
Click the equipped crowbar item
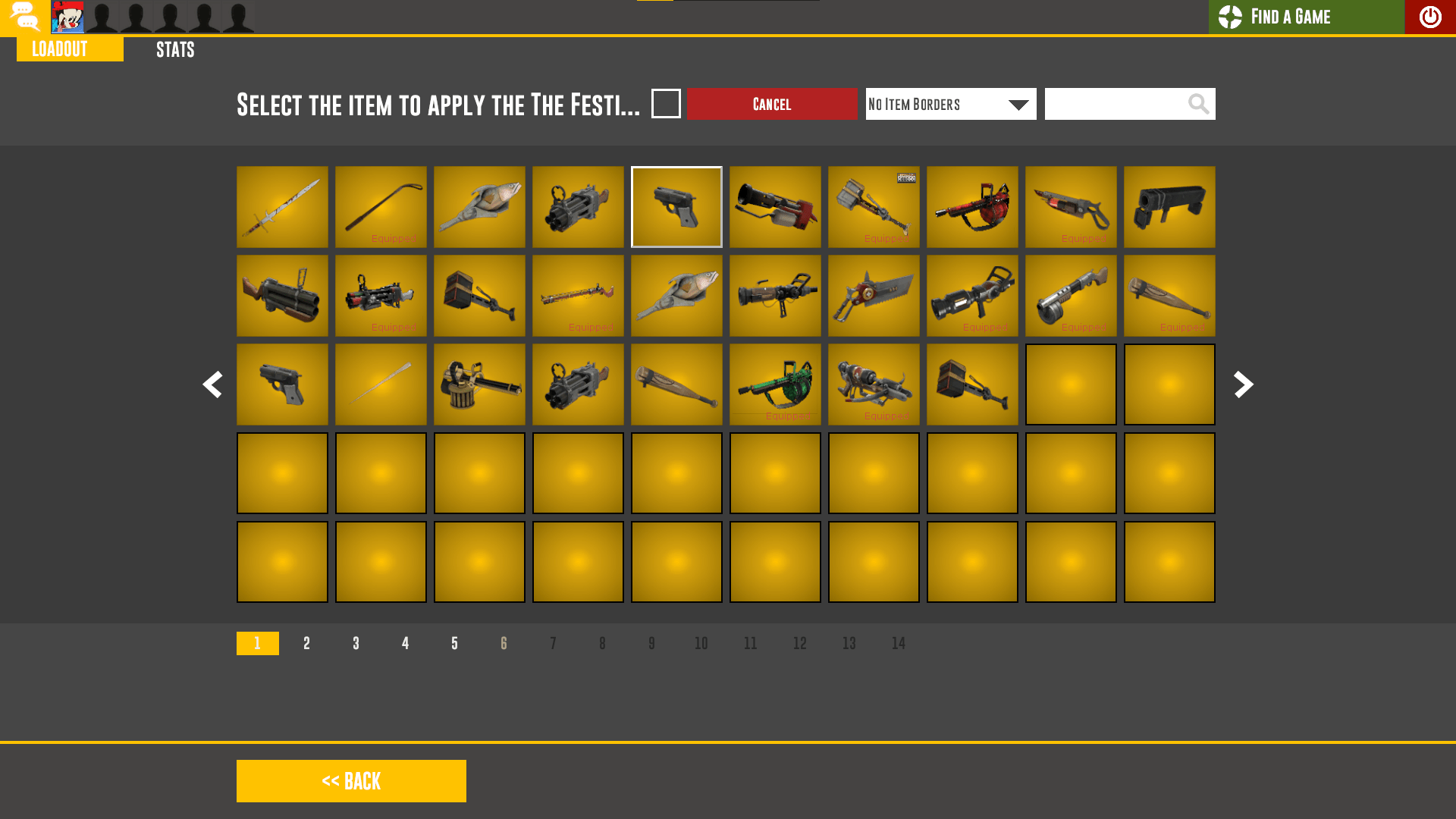pyautogui.click(x=381, y=206)
